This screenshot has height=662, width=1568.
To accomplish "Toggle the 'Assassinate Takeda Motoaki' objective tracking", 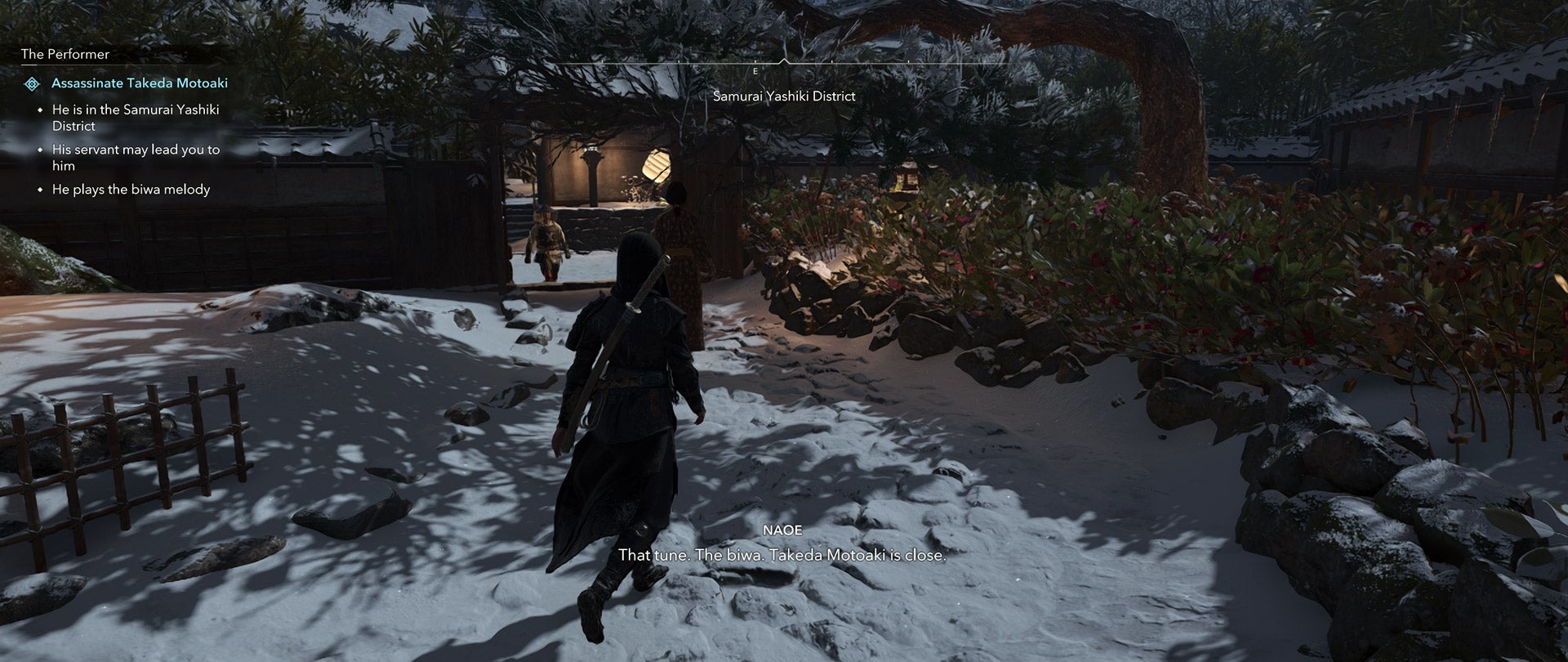I will click(140, 83).
